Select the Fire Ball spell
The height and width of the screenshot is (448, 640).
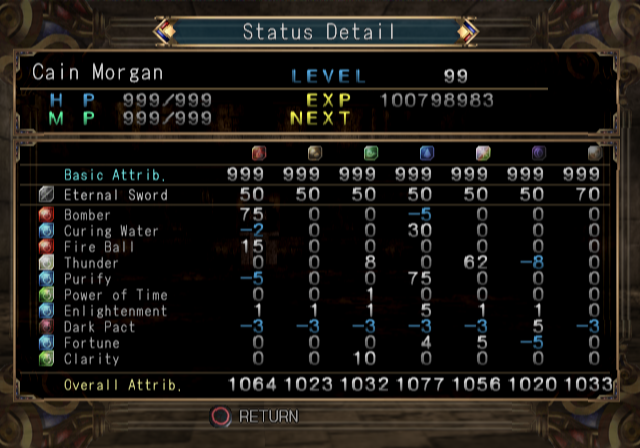(x=98, y=247)
